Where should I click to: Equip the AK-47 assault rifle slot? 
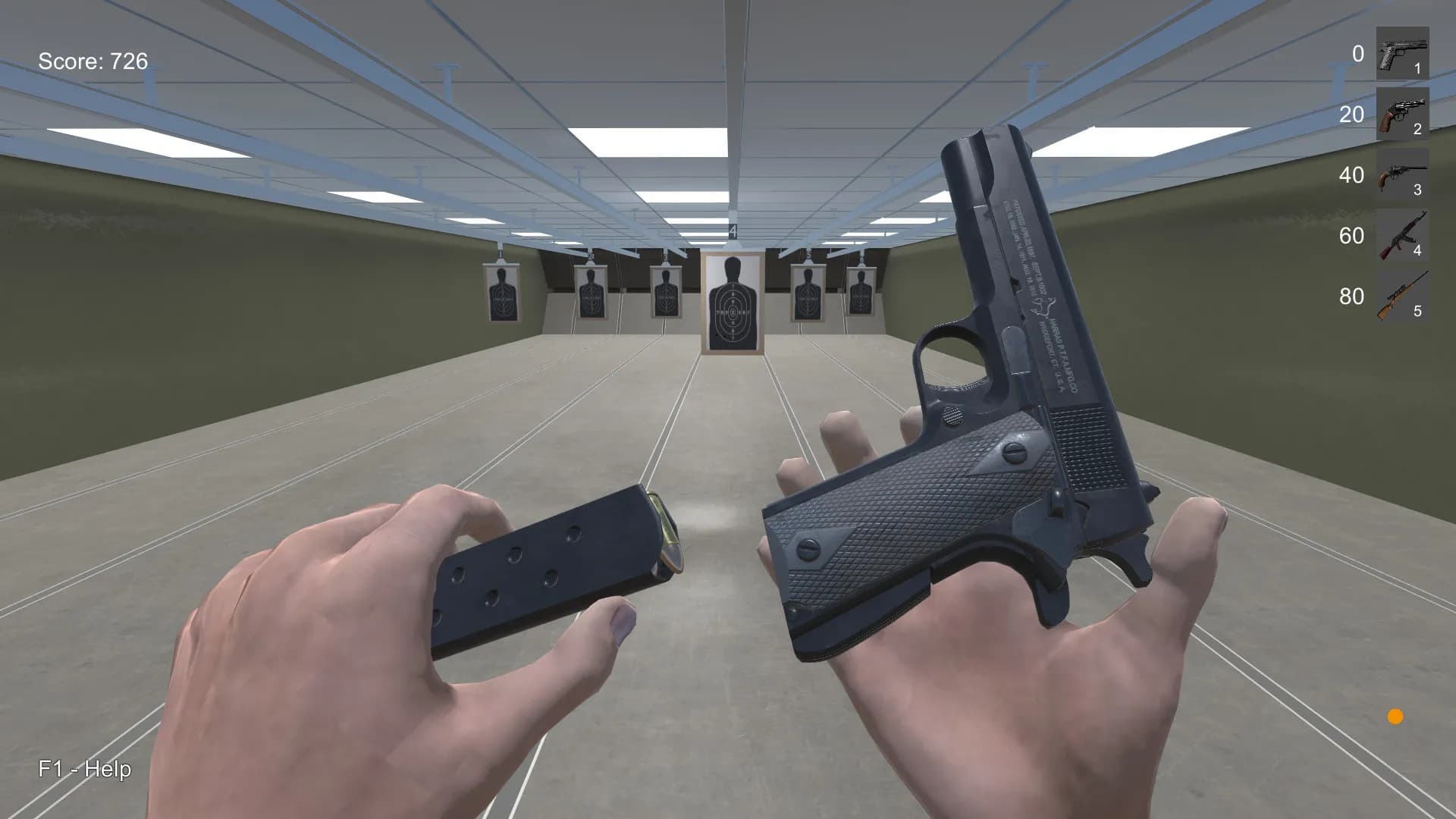click(x=1402, y=235)
